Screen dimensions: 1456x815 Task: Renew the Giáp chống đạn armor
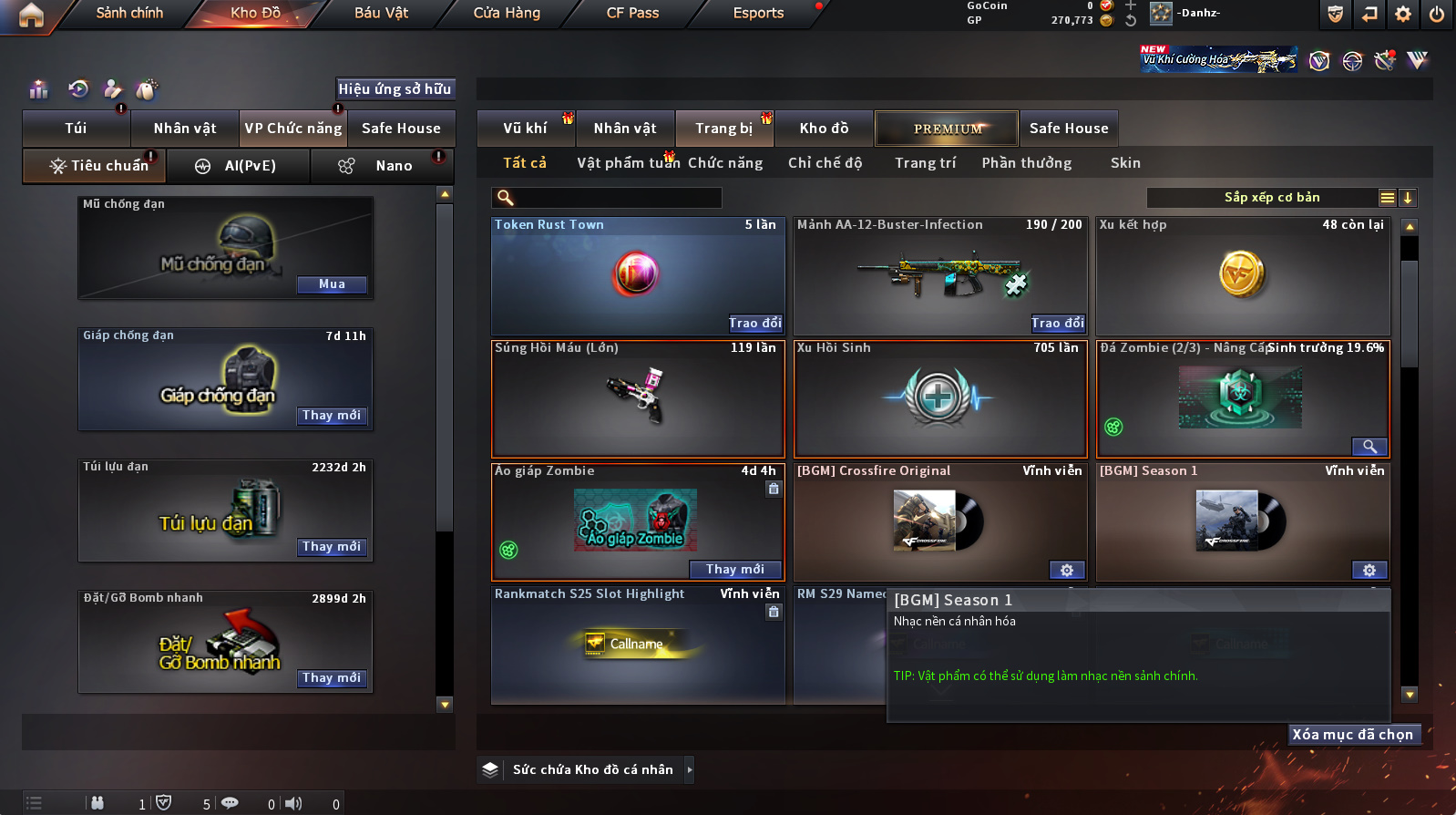332,416
